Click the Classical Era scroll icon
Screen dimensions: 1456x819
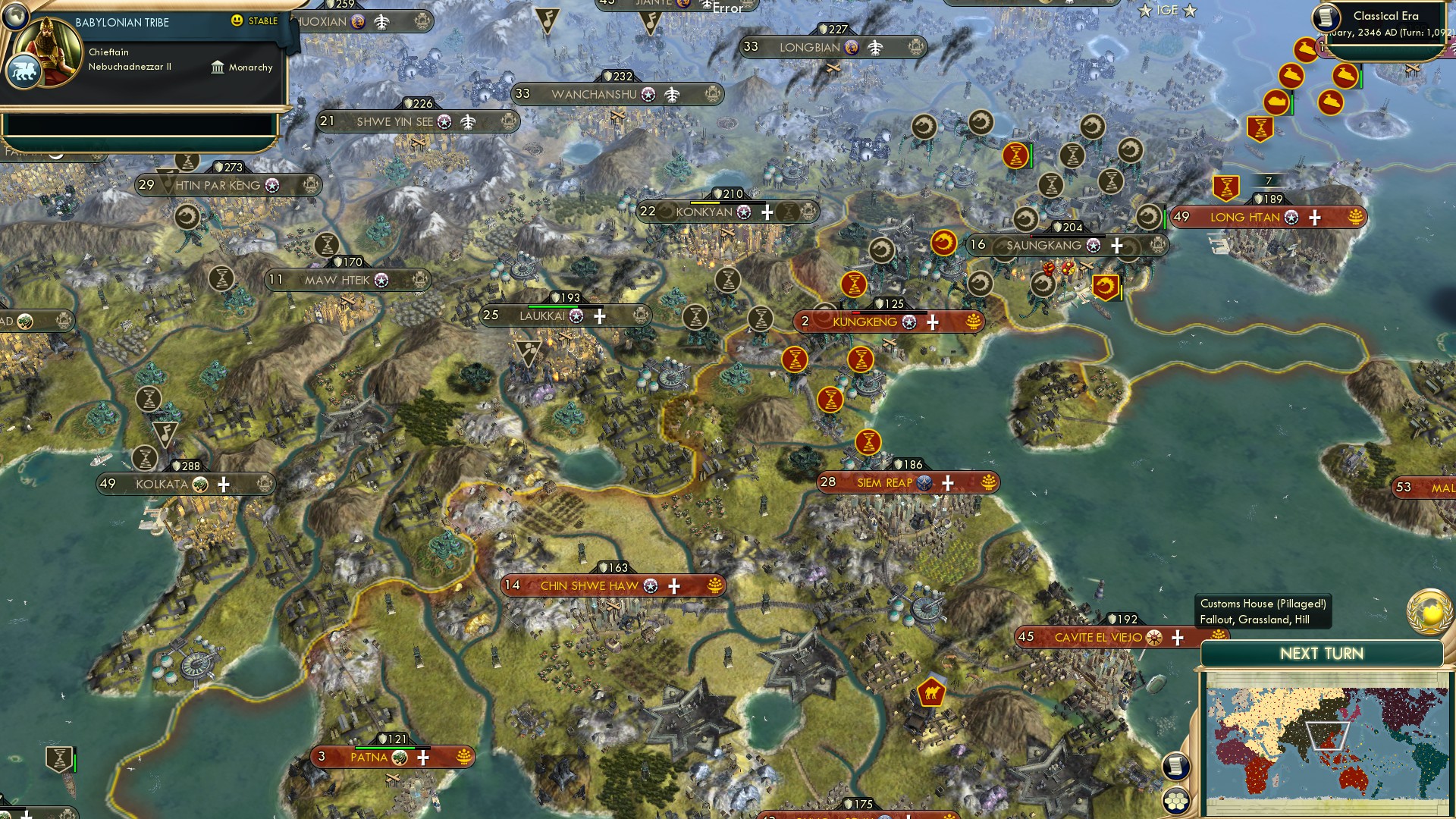(x=1326, y=17)
